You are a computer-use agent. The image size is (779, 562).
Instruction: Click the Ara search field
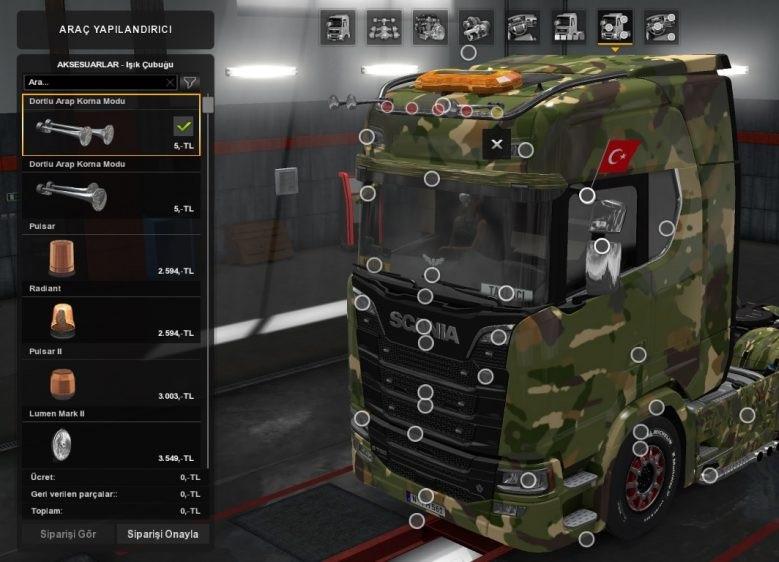coord(95,82)
